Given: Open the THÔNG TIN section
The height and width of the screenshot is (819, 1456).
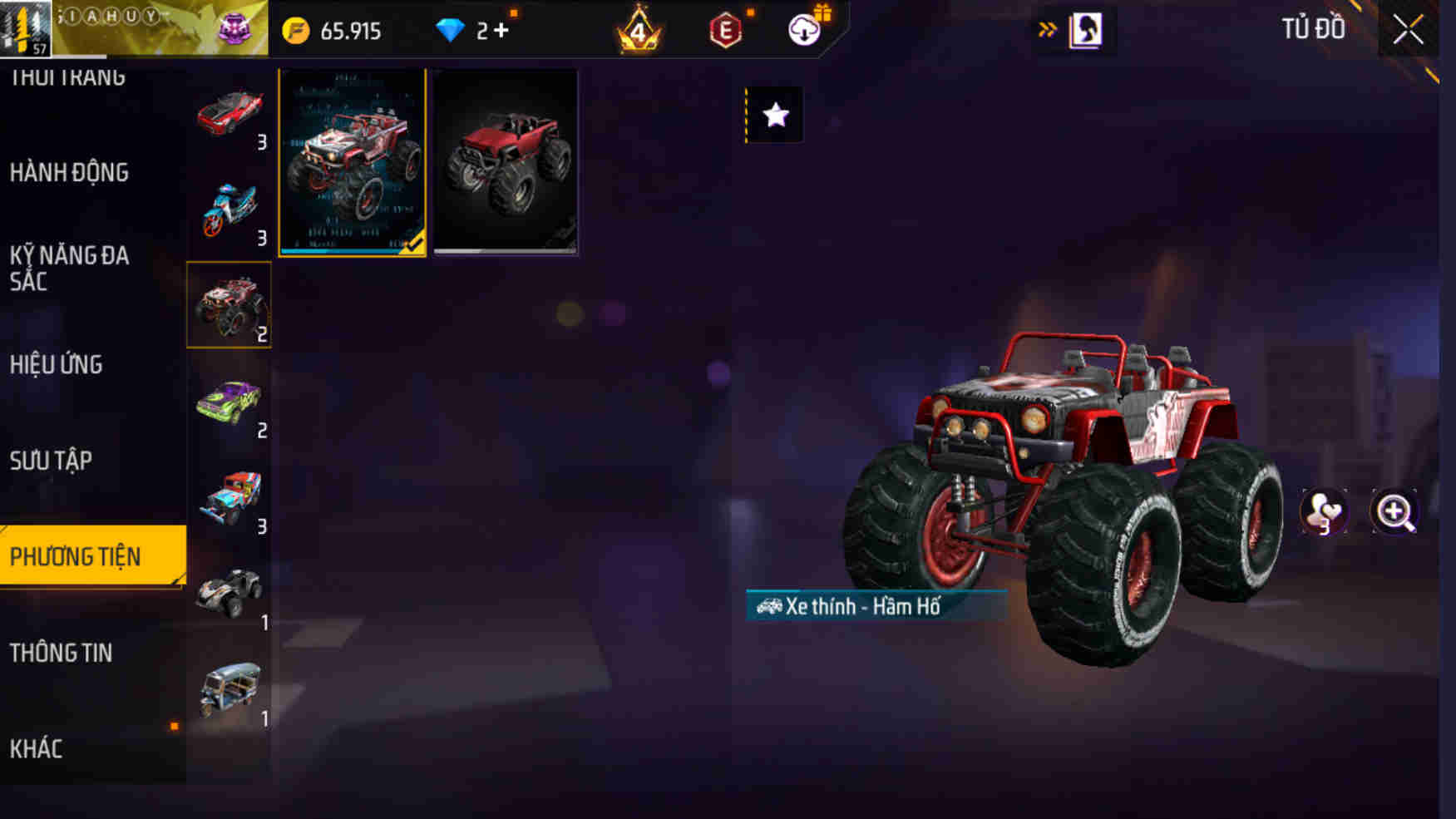Looking at the screenshot, I should (x=61, y=654).
